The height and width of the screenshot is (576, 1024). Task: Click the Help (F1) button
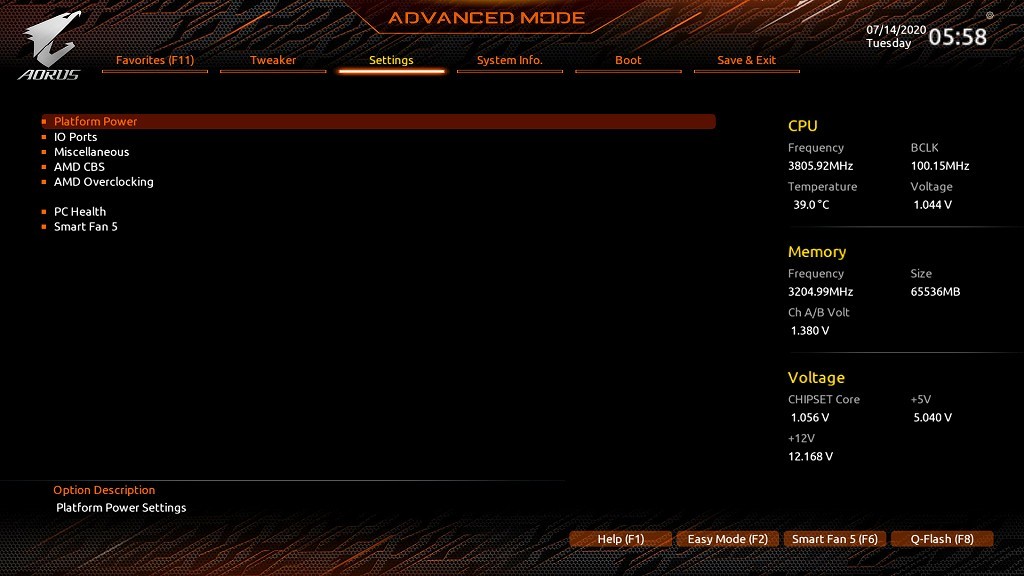[620, 539]
